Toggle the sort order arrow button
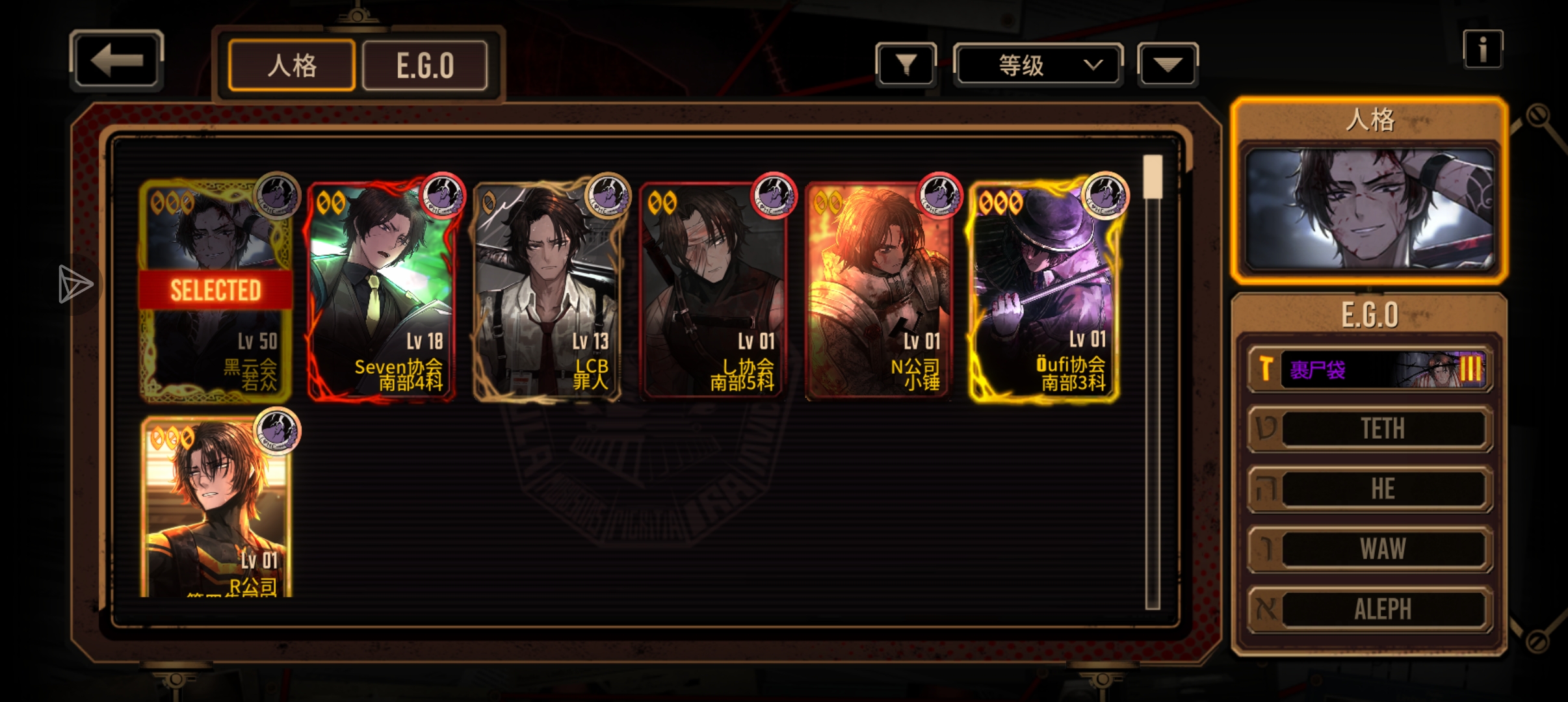 [x=1167, y=64]
